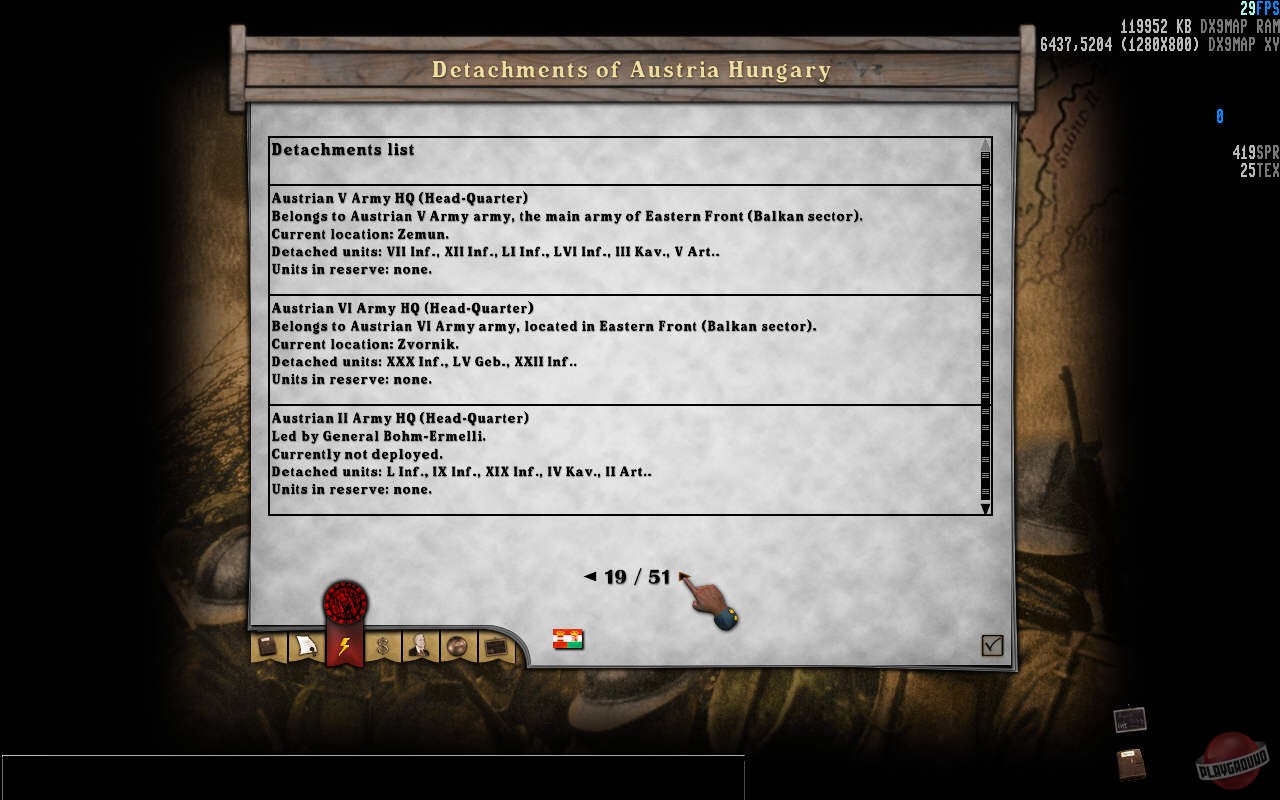Open the dollar sign finances icon
Image resolution: width=1280 pixels, height=800 pixels.
[382, 645]
